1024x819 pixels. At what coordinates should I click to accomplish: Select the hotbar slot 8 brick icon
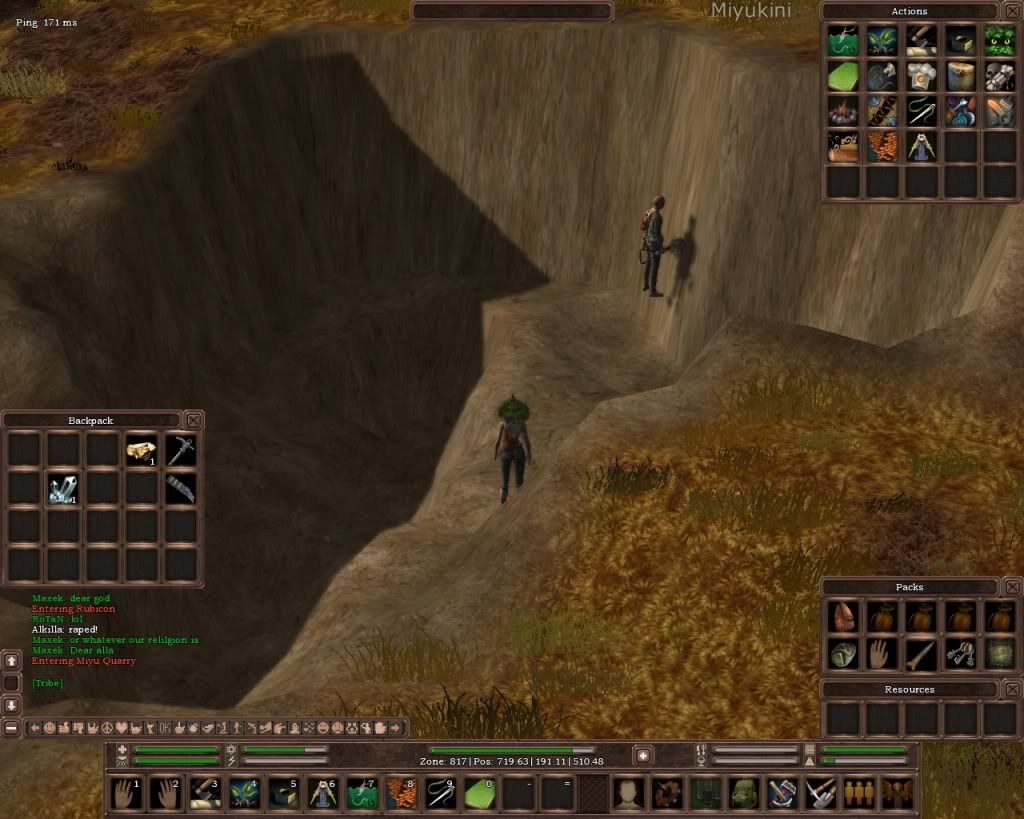pos(401,793)
